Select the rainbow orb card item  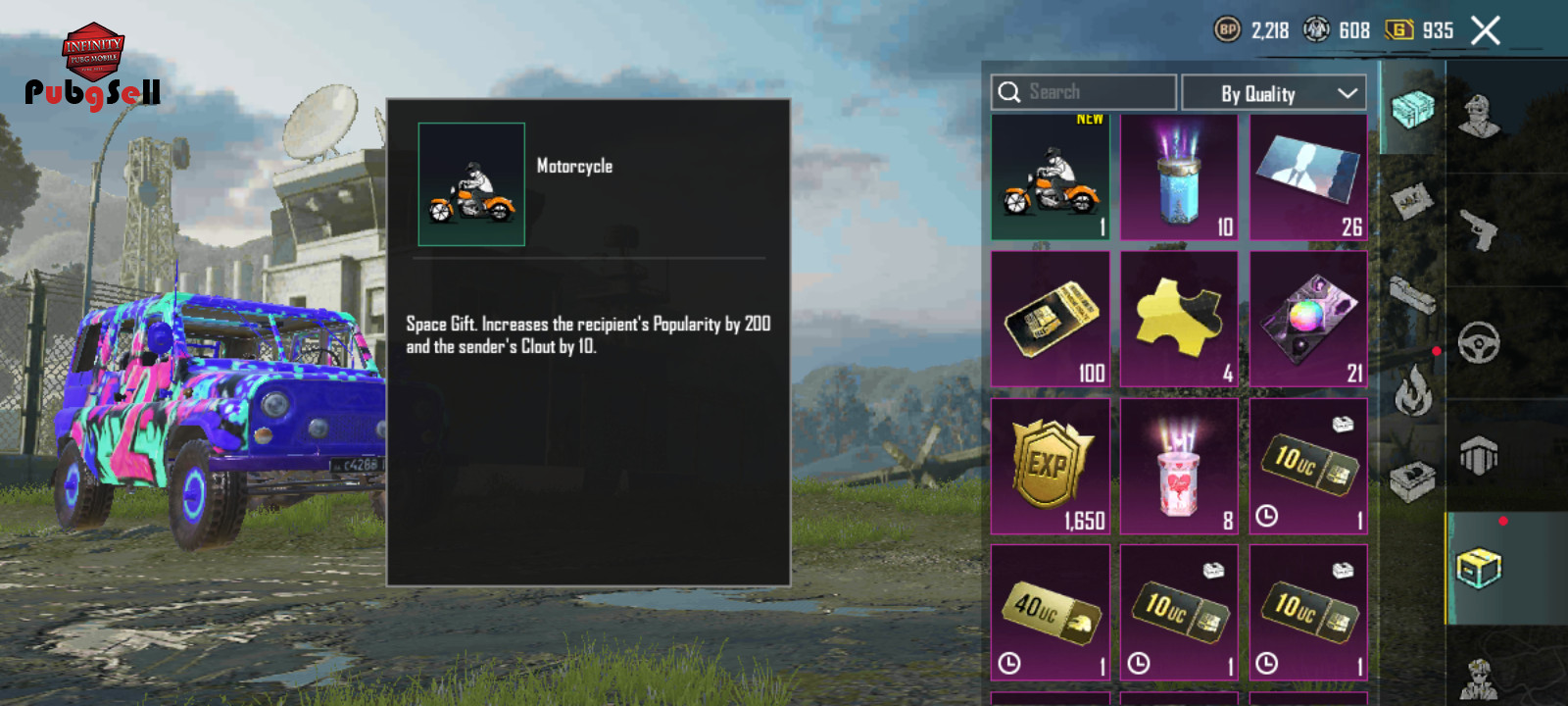[1308, 319]
